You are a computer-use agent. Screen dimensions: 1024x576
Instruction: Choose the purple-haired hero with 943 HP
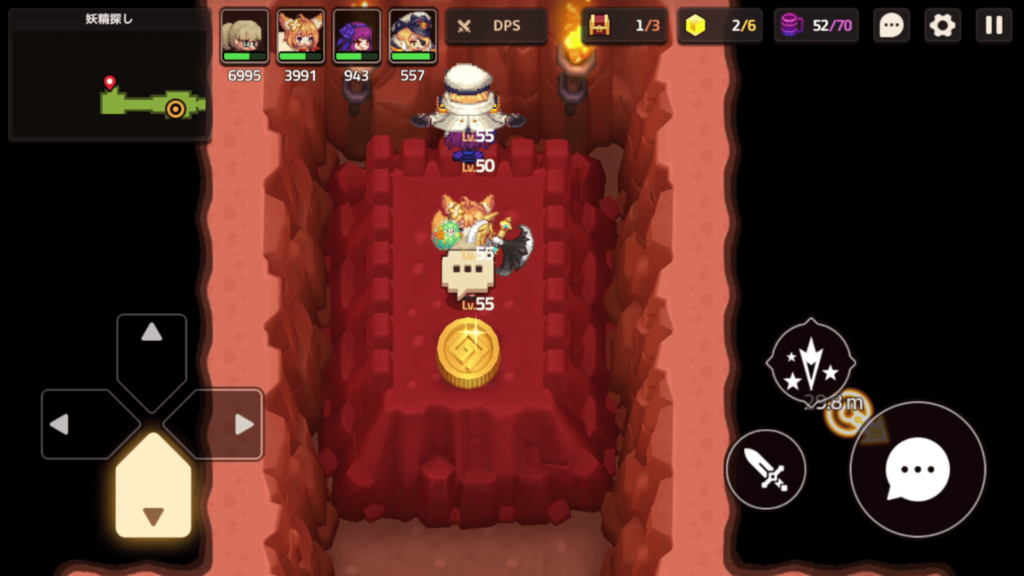356,38
